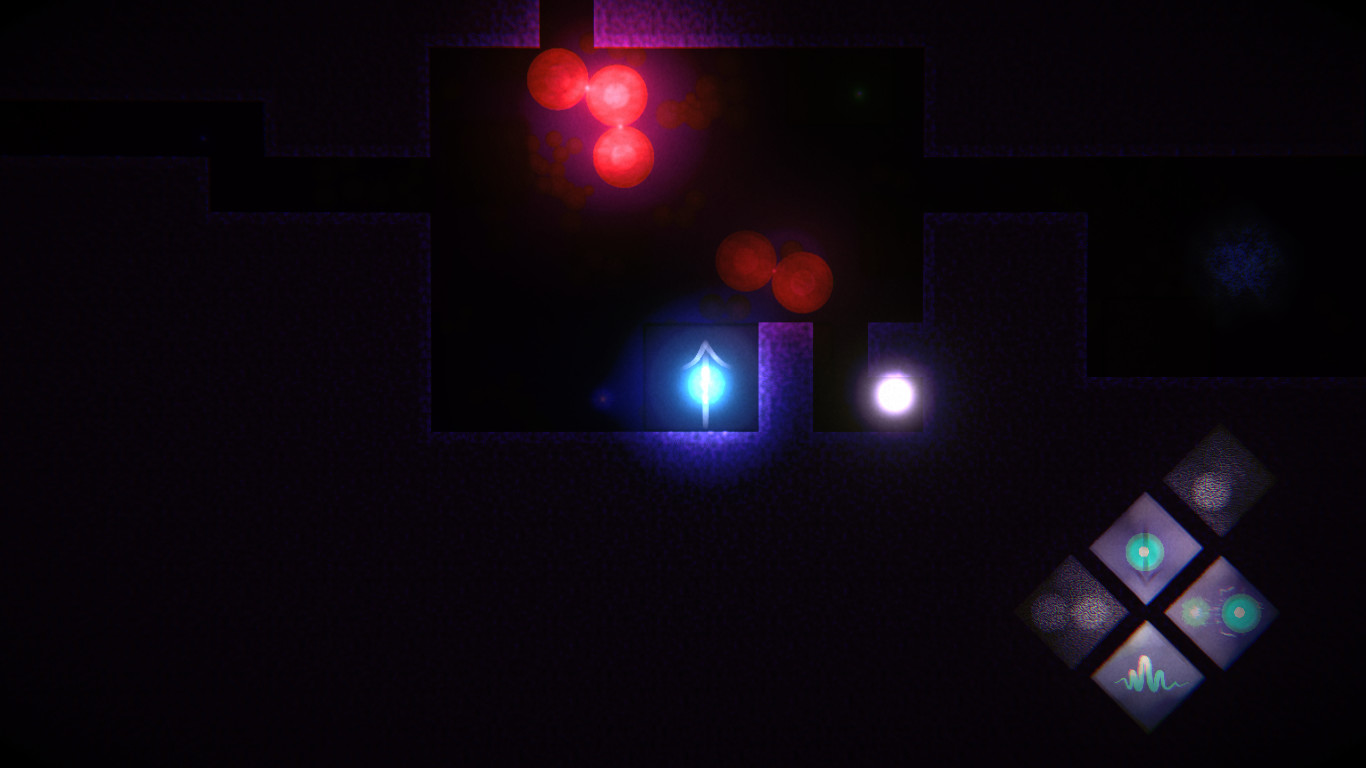Screen dimensions: 1366x768
Task: Select the glowing blue arrow player character
Action: click(707, 382)
